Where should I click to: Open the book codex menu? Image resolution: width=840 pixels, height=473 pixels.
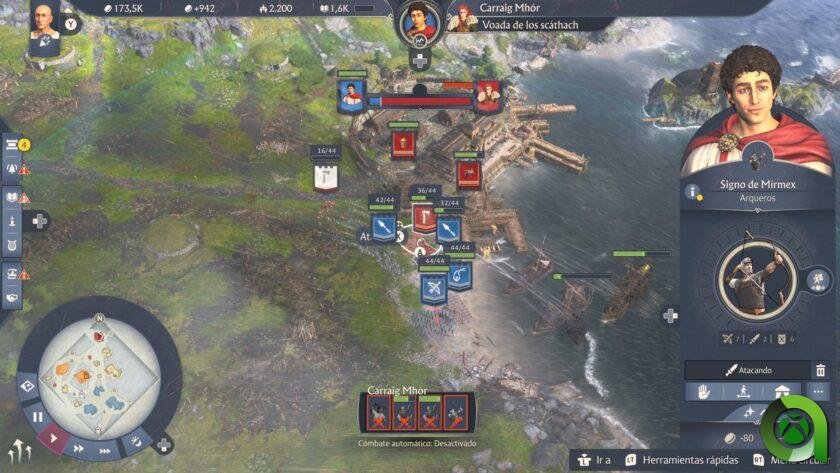(13, 197)
